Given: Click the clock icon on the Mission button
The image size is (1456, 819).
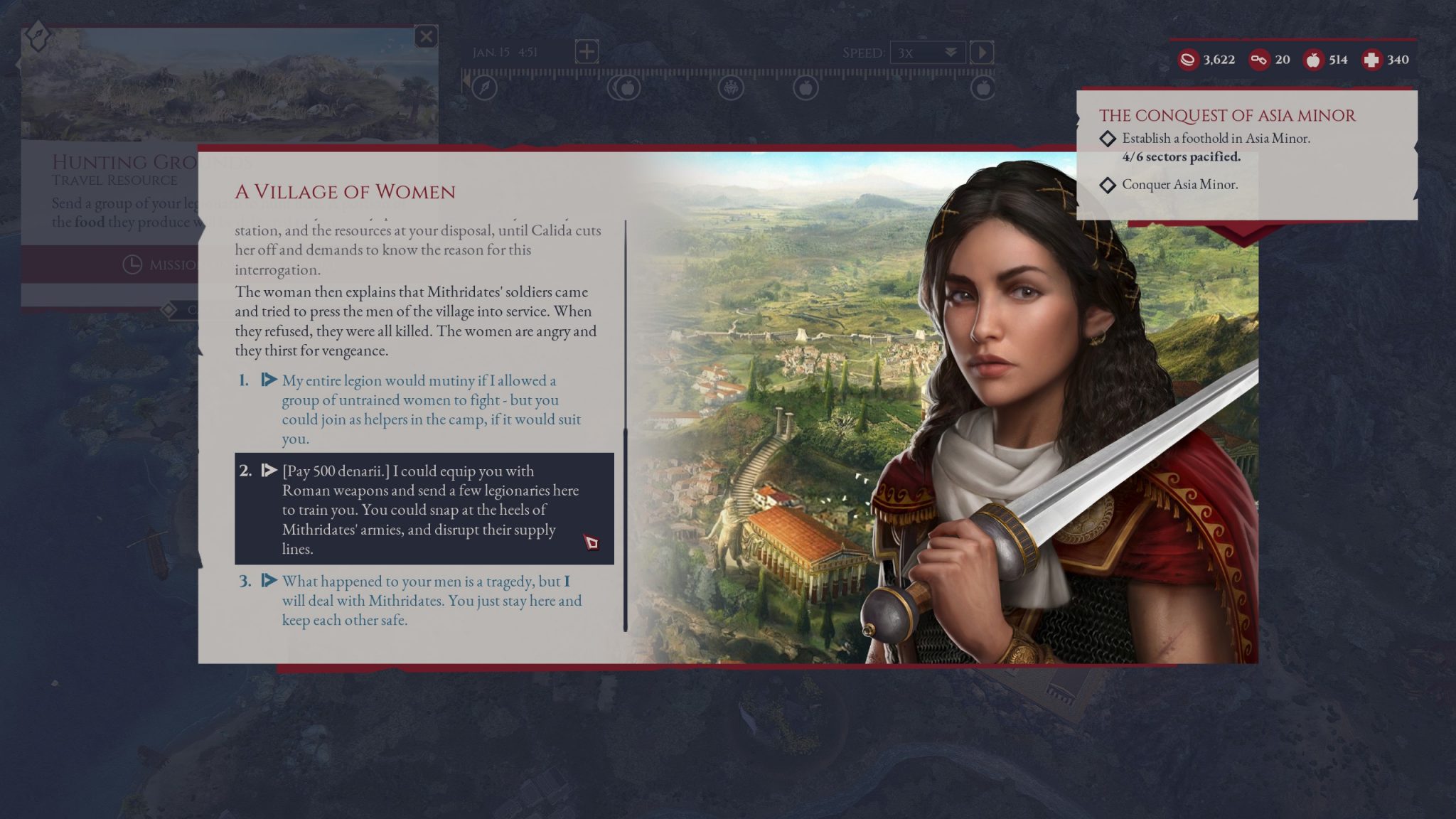Looking at the screenshot, I should tap(132, 264).
